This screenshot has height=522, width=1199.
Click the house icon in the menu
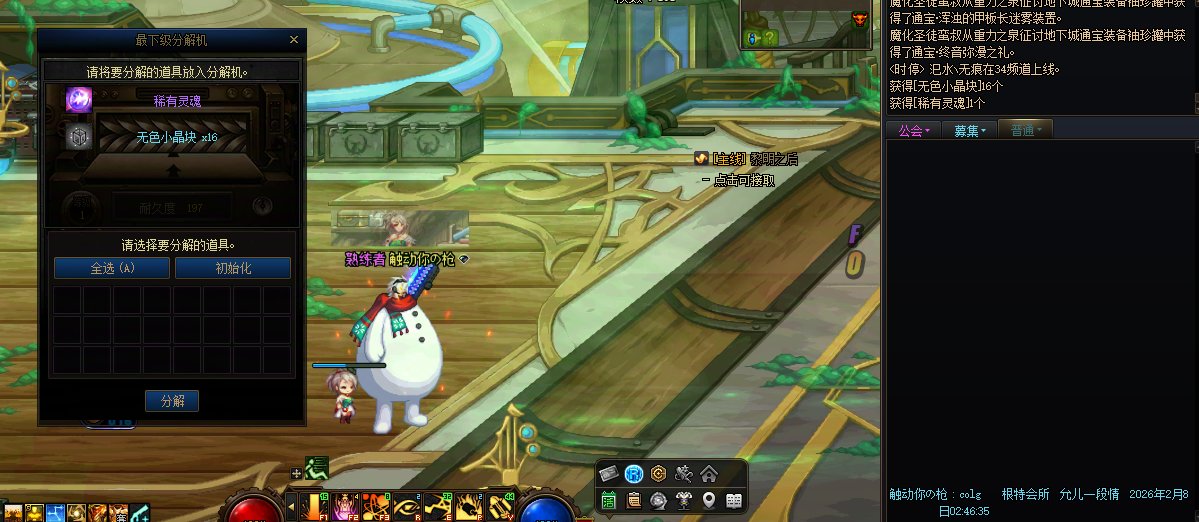click(x=709, y=474)
